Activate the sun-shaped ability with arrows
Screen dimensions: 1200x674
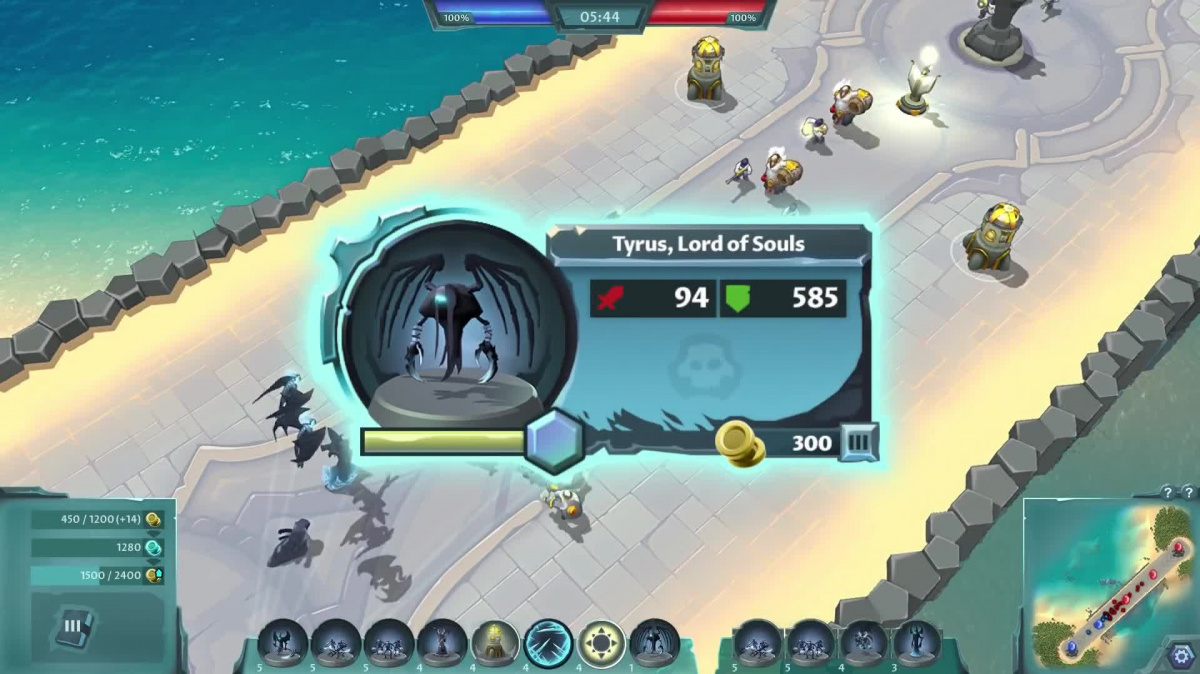tap(601, 643)
